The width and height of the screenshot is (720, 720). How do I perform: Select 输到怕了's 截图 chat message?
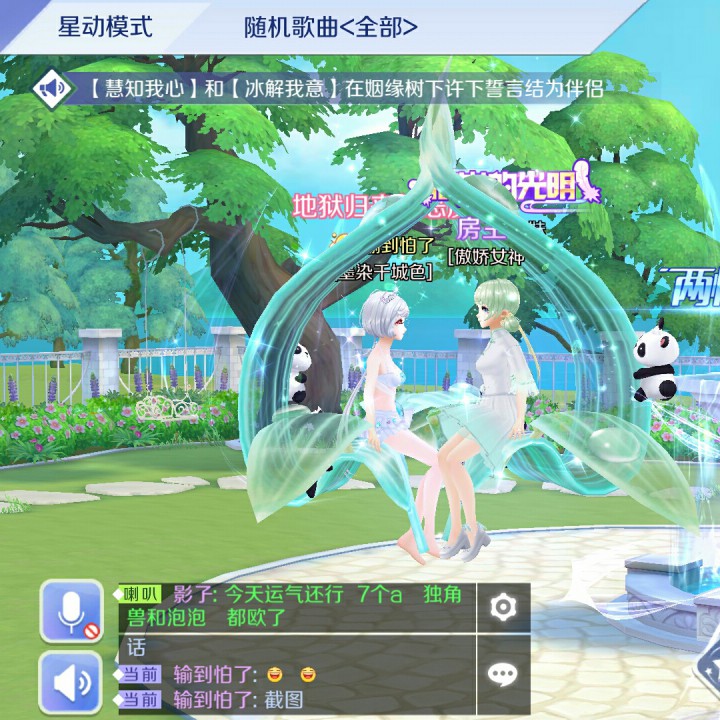coord(238,699)
